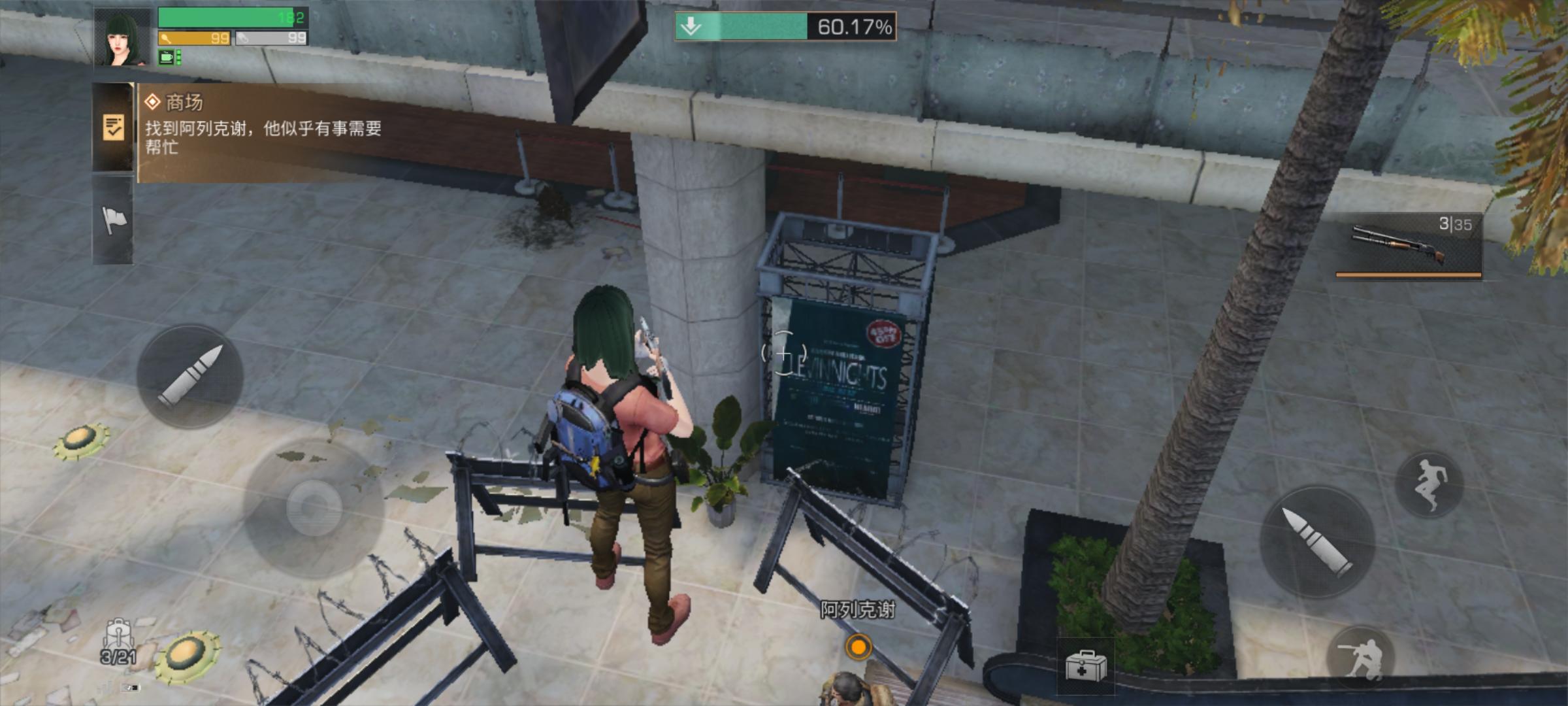Tap the quest text 找到阿列克谢 to navigate
Viewport: 1568px width, 706px height.
tap(261, 131)
